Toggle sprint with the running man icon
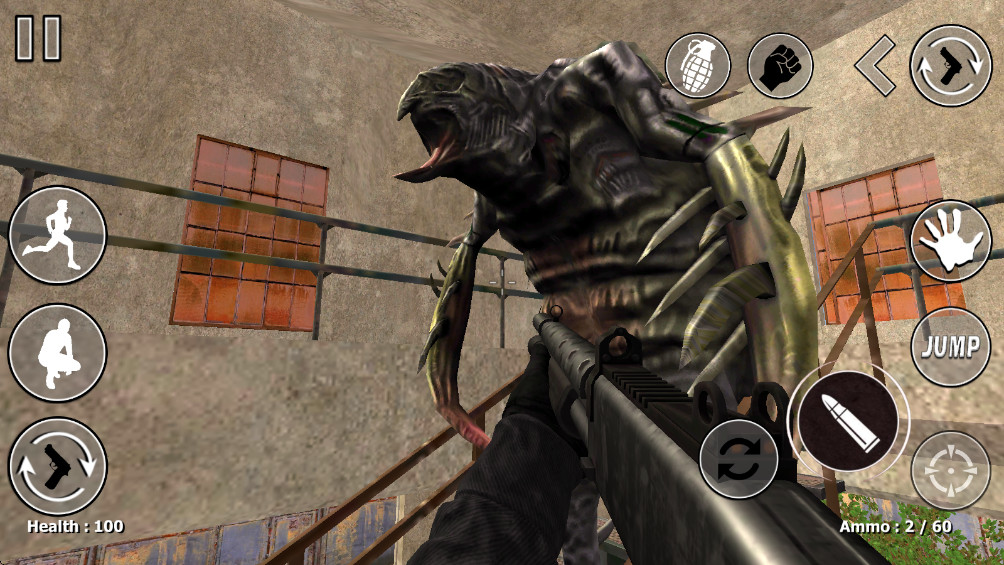 coord(57,236)
